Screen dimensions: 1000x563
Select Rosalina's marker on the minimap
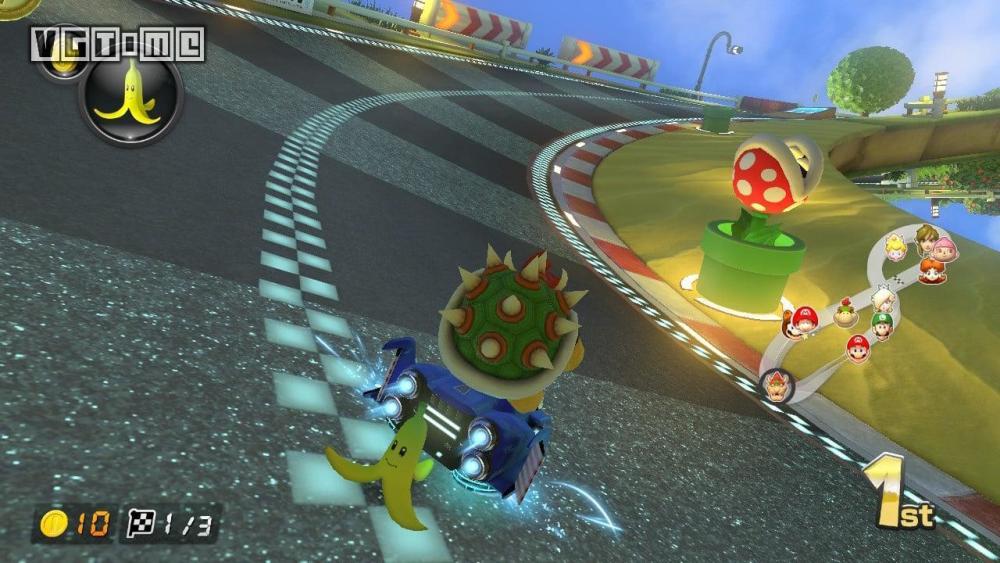(882, 298)
